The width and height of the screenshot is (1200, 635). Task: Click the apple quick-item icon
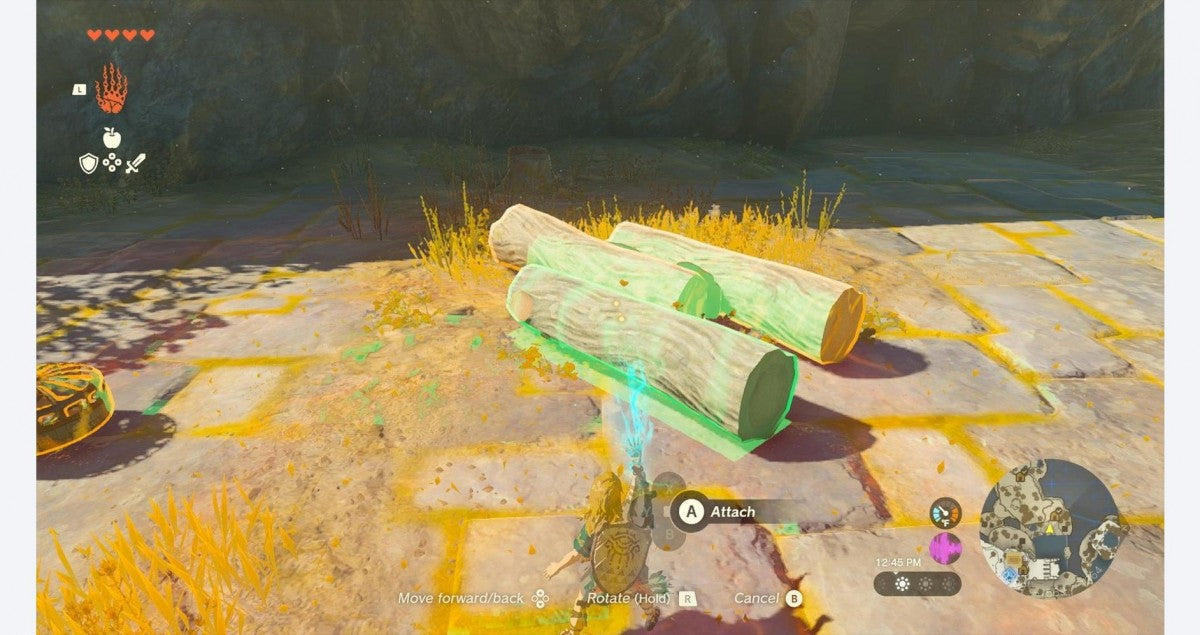click(111, 137)
